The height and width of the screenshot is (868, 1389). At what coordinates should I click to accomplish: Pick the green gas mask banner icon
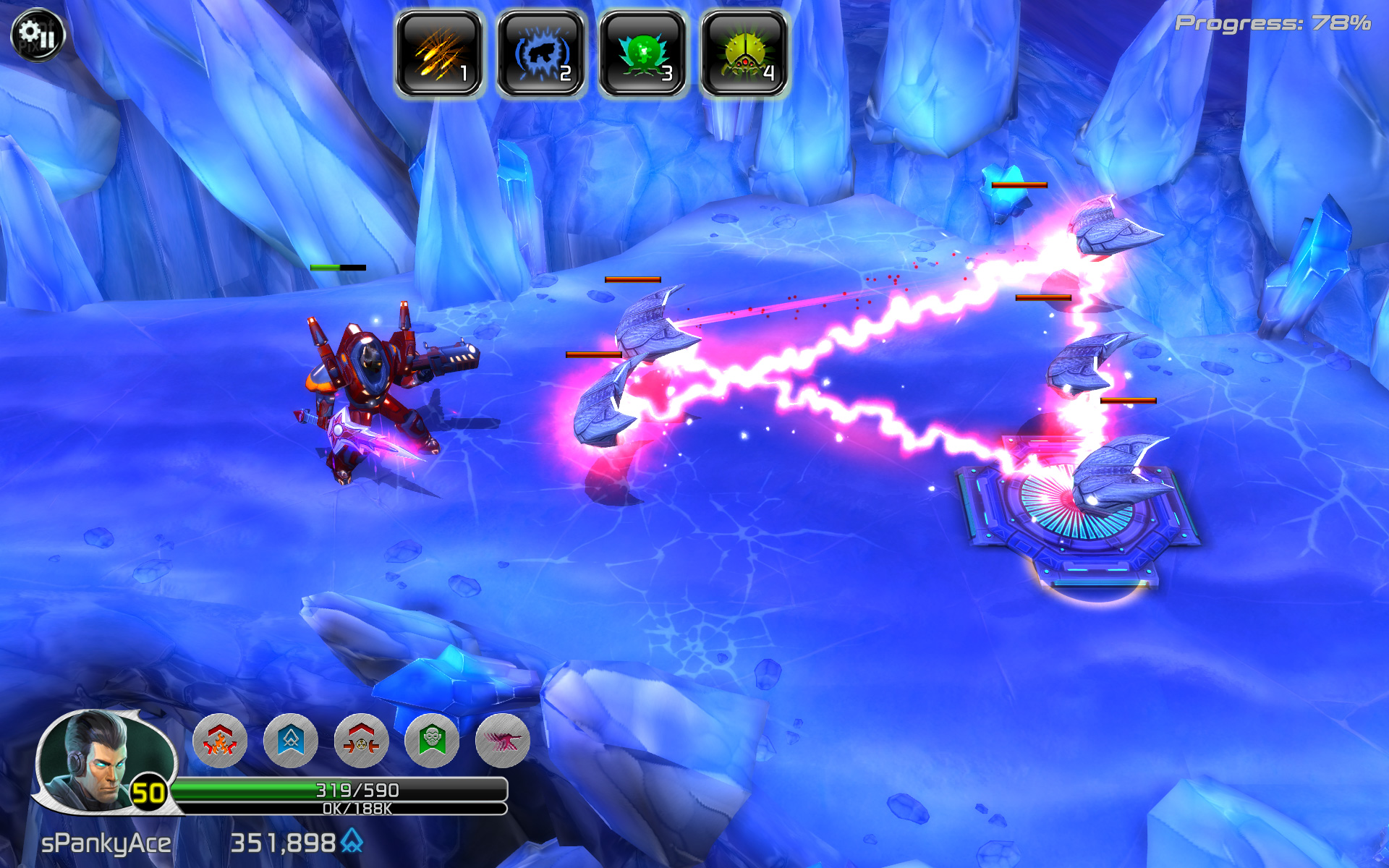[x=432, y=740]
